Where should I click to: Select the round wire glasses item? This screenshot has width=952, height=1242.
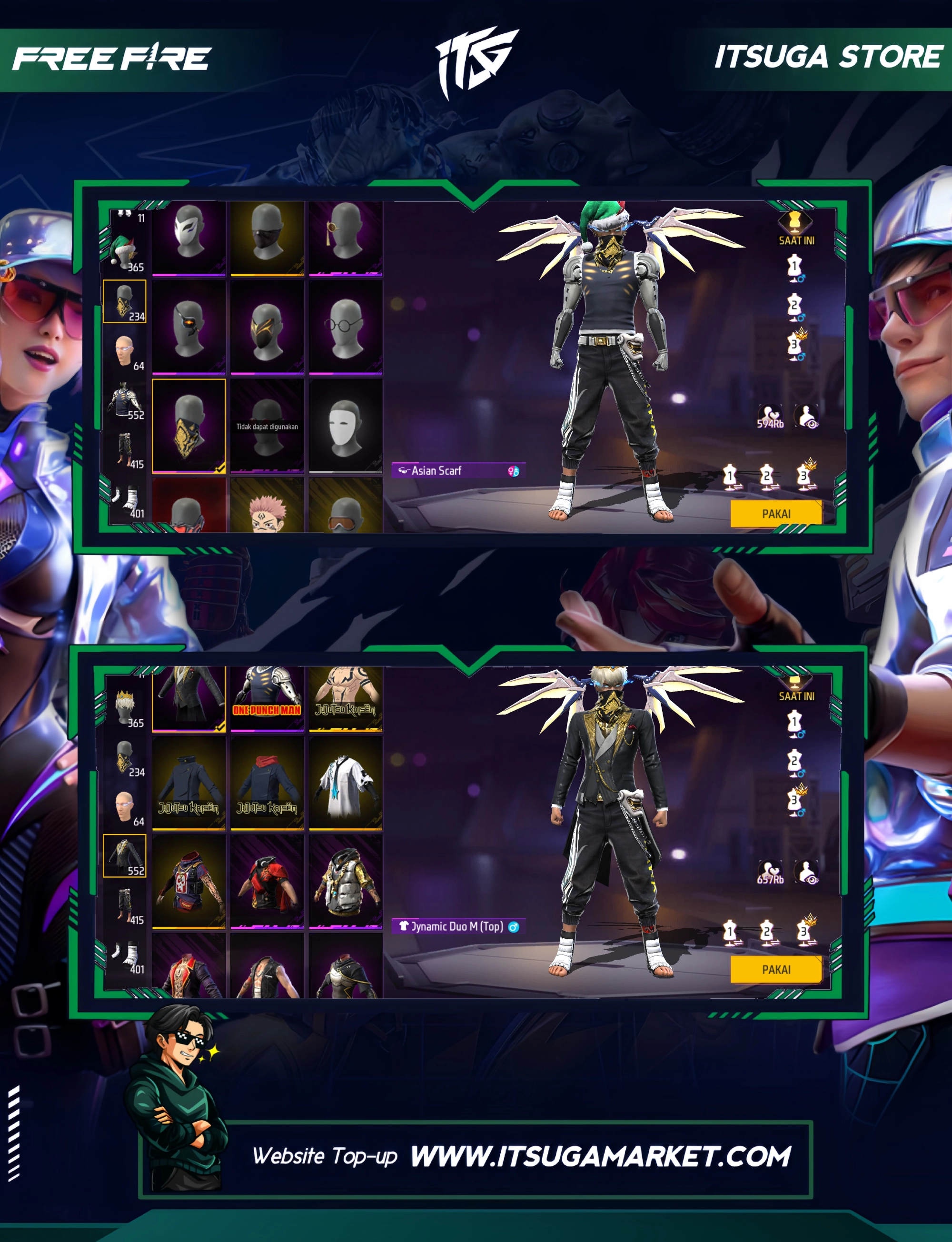(345, 328)
